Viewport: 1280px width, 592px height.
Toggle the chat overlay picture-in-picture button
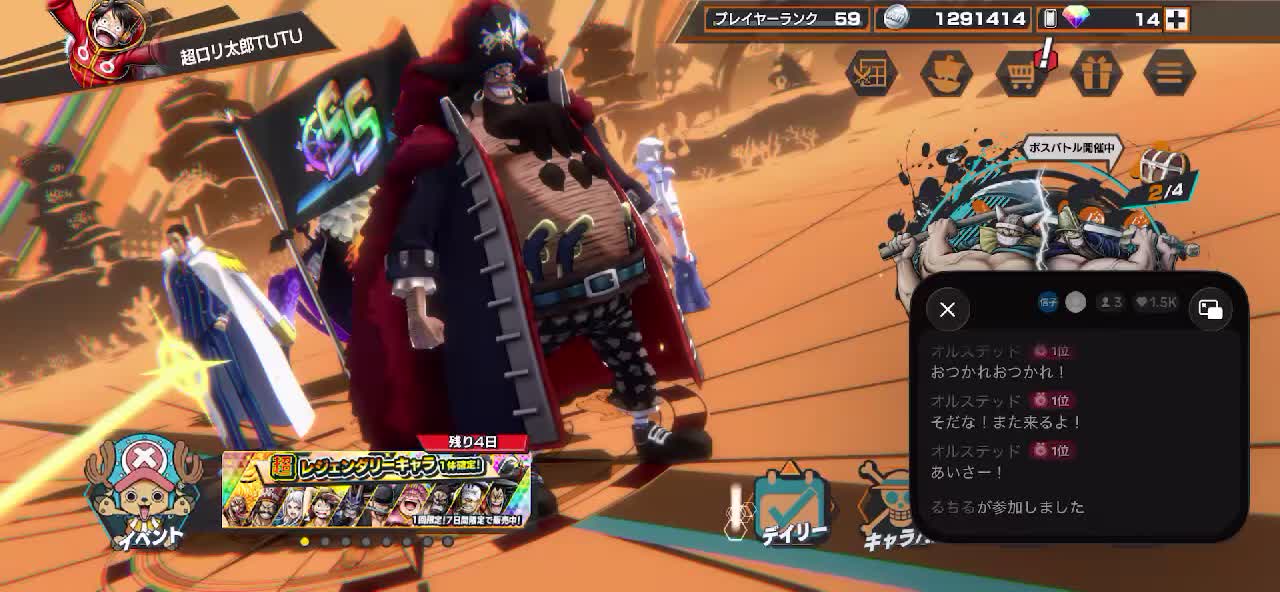click(1210, 310)
